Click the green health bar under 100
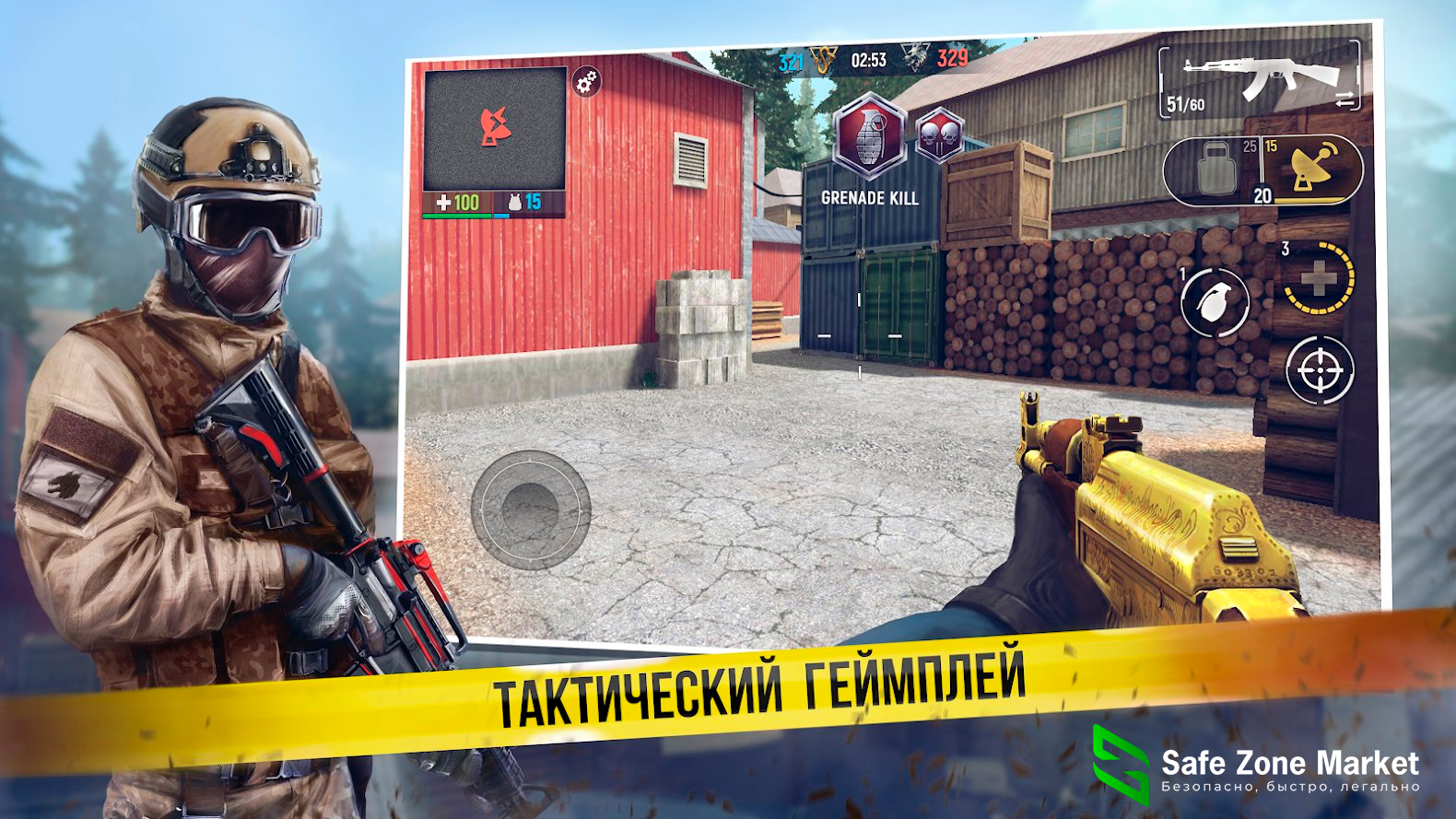This screenshot has height=819, width=1456. click(x=455, y=215)
